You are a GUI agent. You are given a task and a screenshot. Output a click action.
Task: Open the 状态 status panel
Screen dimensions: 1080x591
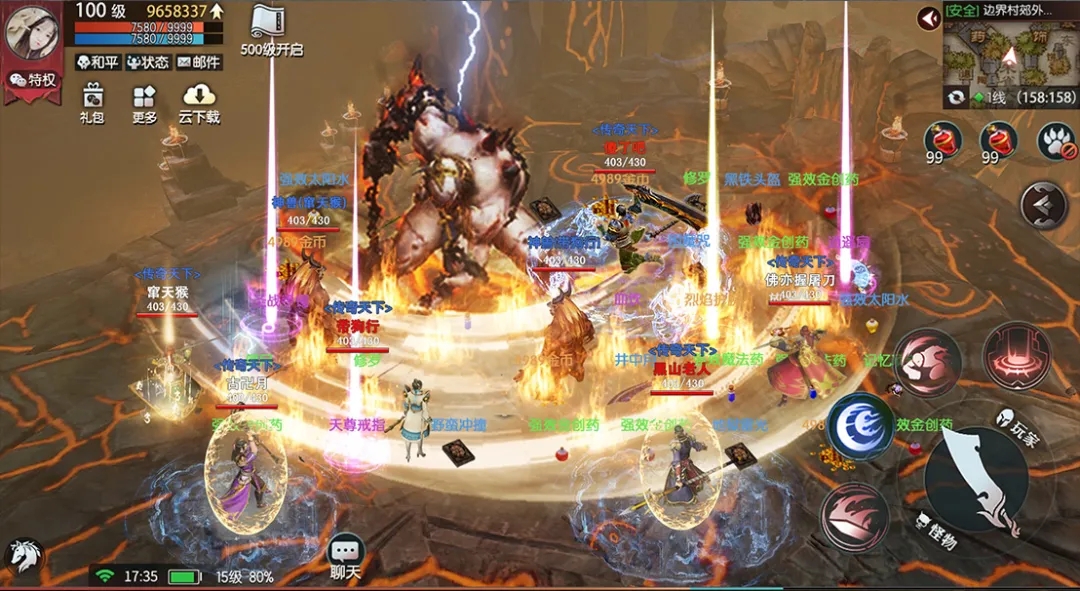[x=147, y=62]
